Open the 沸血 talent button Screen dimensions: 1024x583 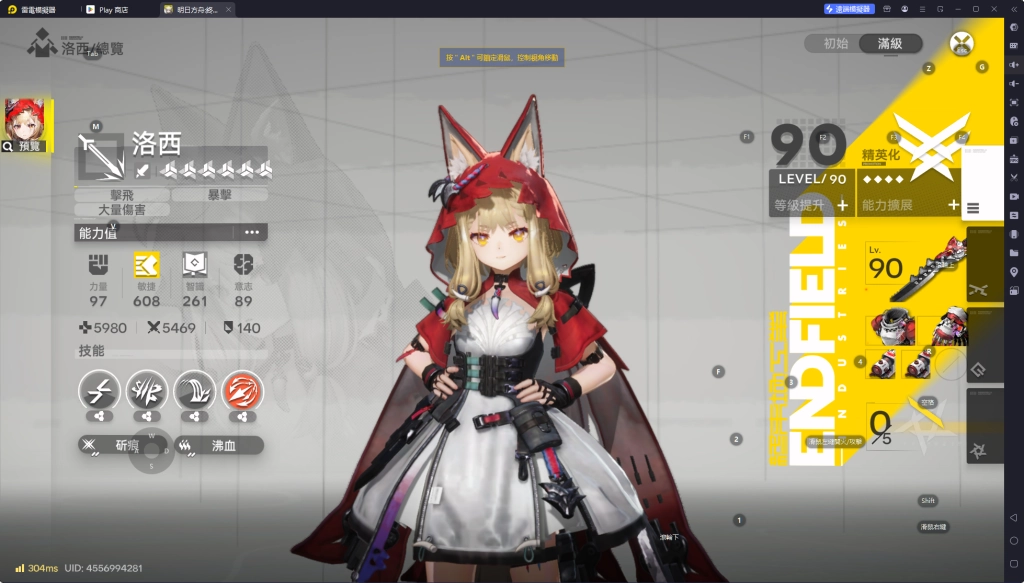(219, 445)
